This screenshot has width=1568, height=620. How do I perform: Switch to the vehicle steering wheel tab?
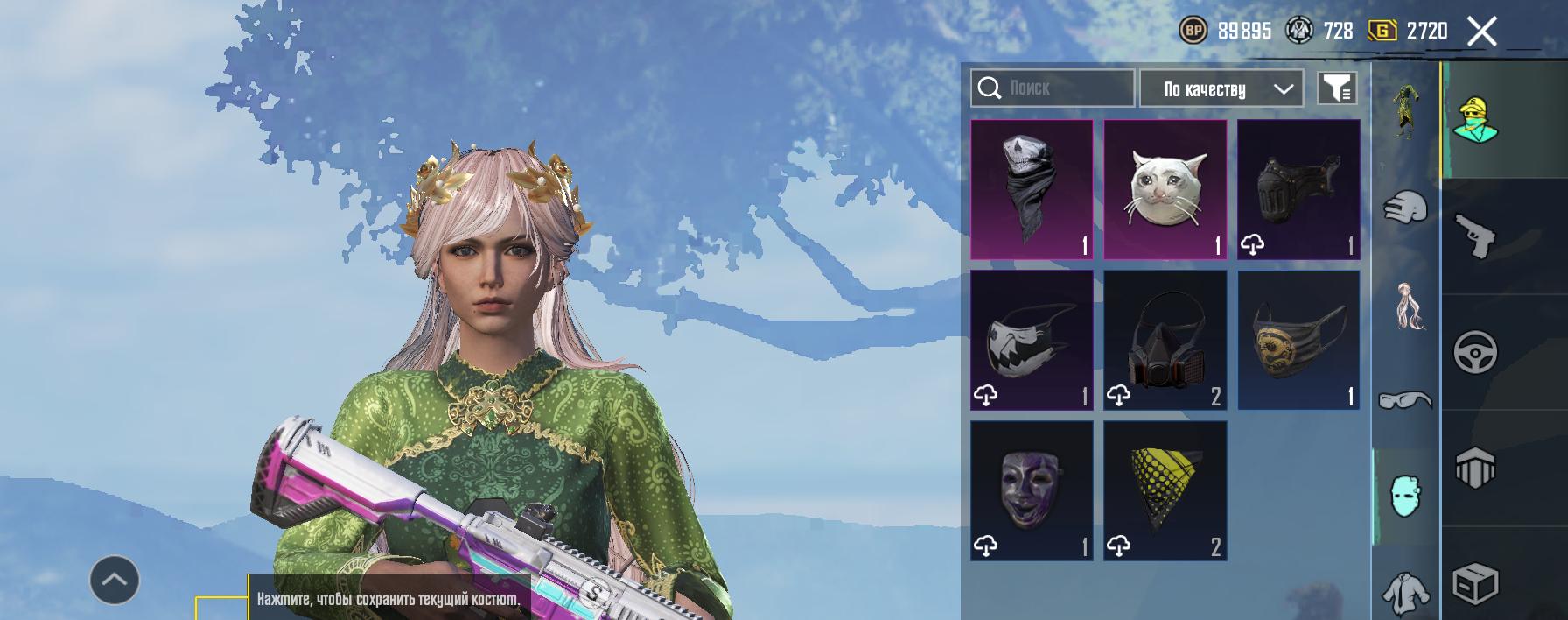pos(1475,352)
